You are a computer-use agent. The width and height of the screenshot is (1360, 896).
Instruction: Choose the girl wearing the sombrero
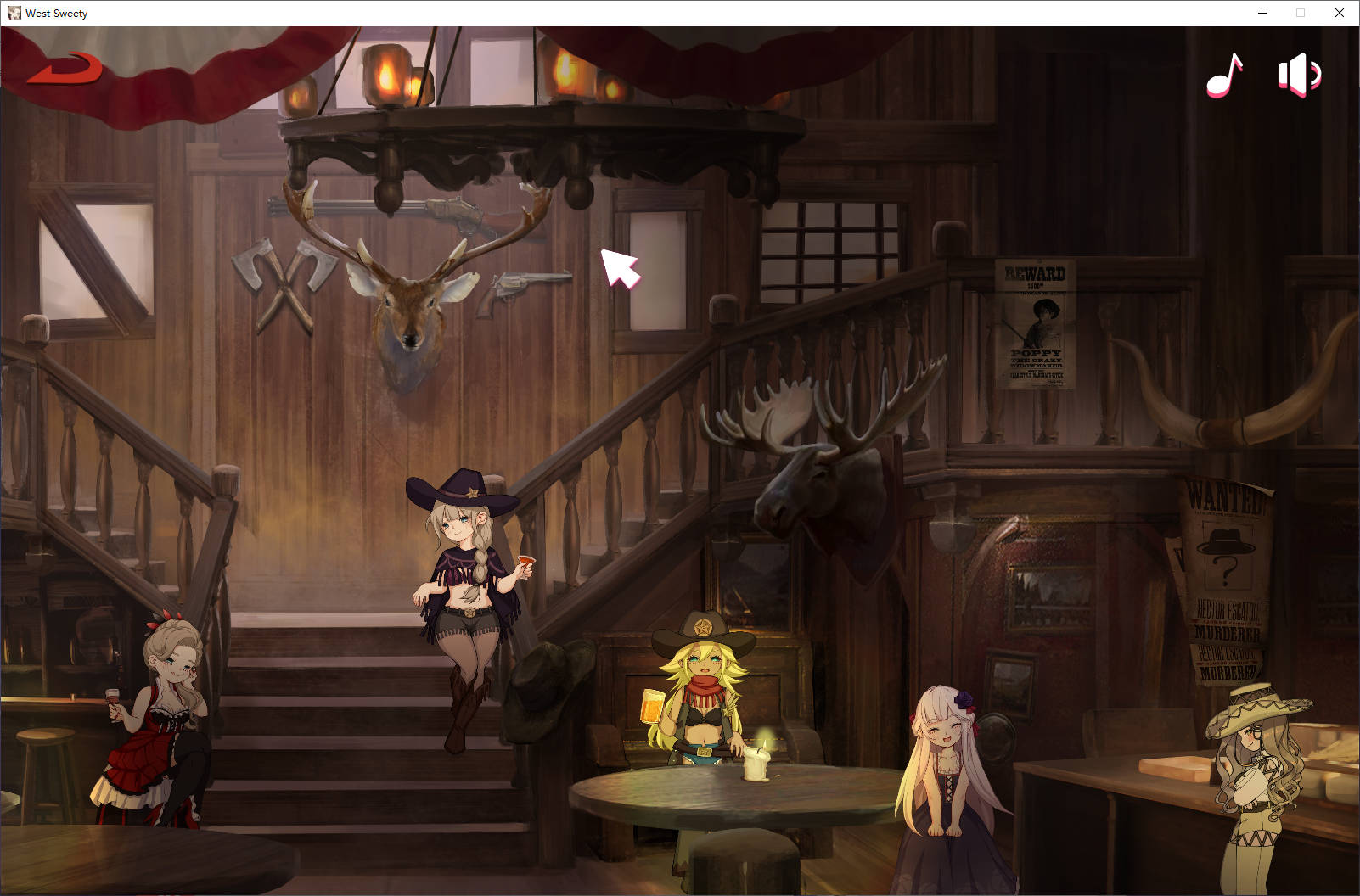point(1252,781)
